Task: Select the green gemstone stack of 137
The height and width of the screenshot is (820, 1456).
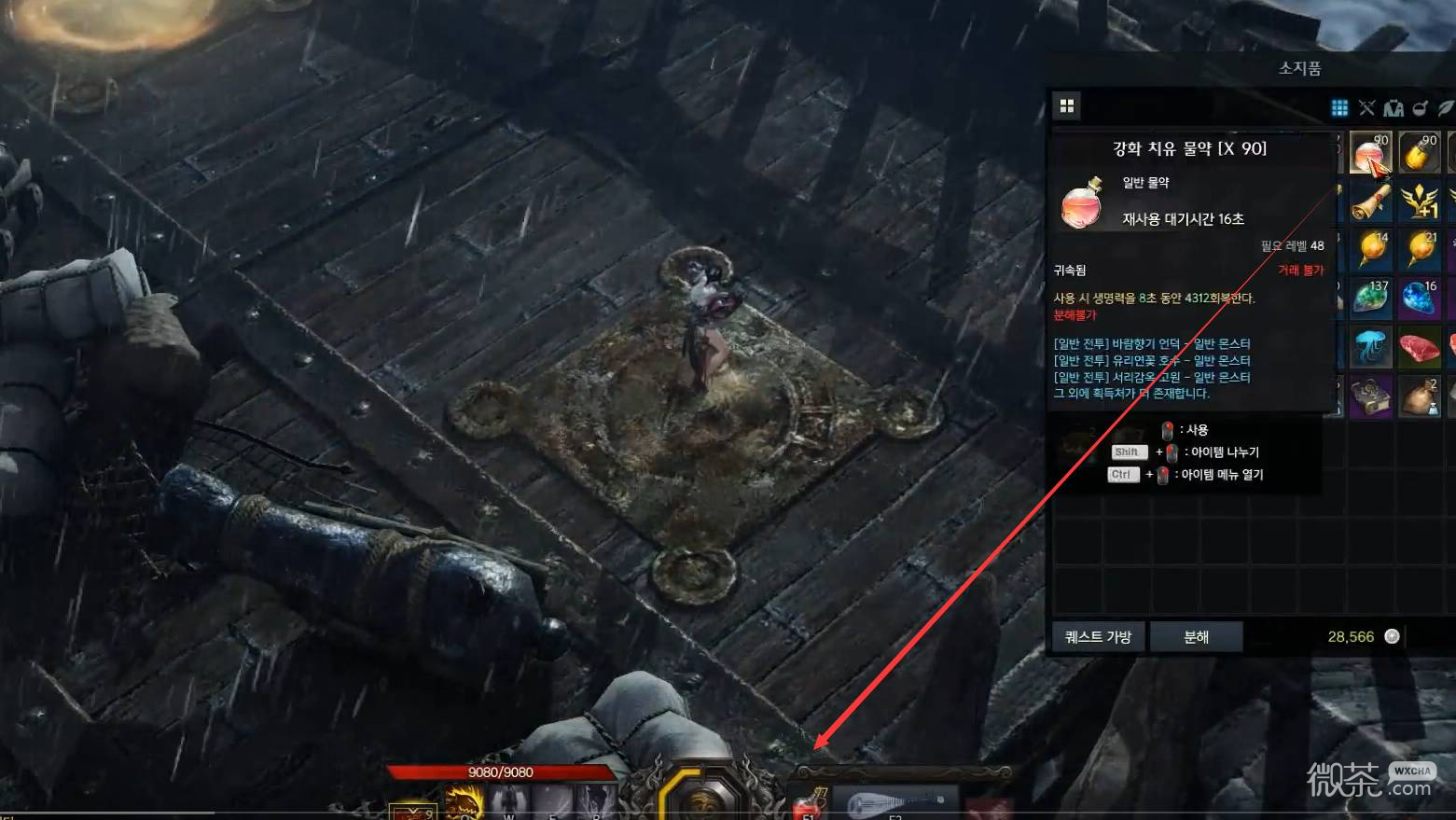Action: point(1369,299)
